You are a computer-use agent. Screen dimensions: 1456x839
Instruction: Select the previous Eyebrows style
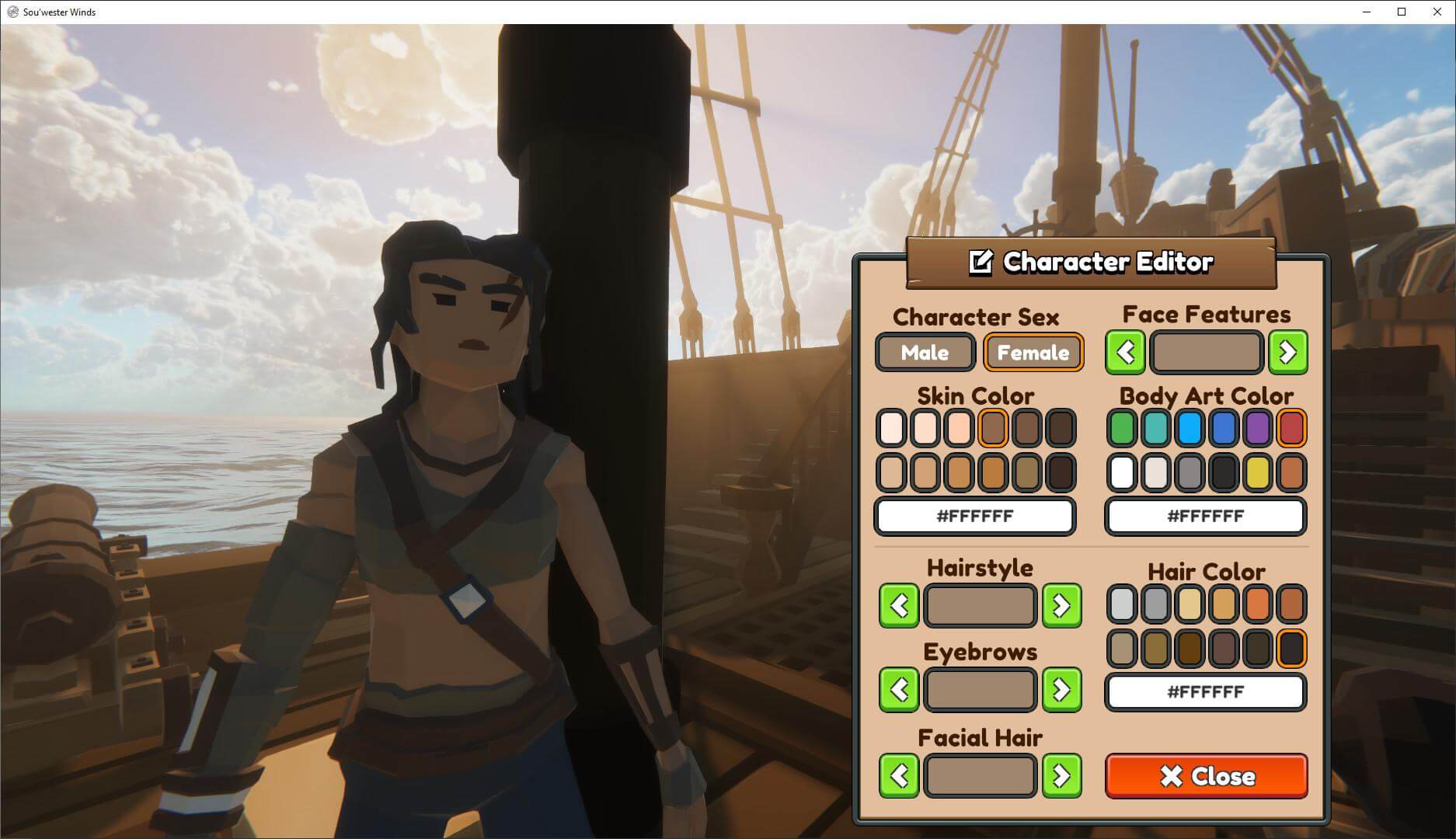pyautogui.click(x=899, y=690)
